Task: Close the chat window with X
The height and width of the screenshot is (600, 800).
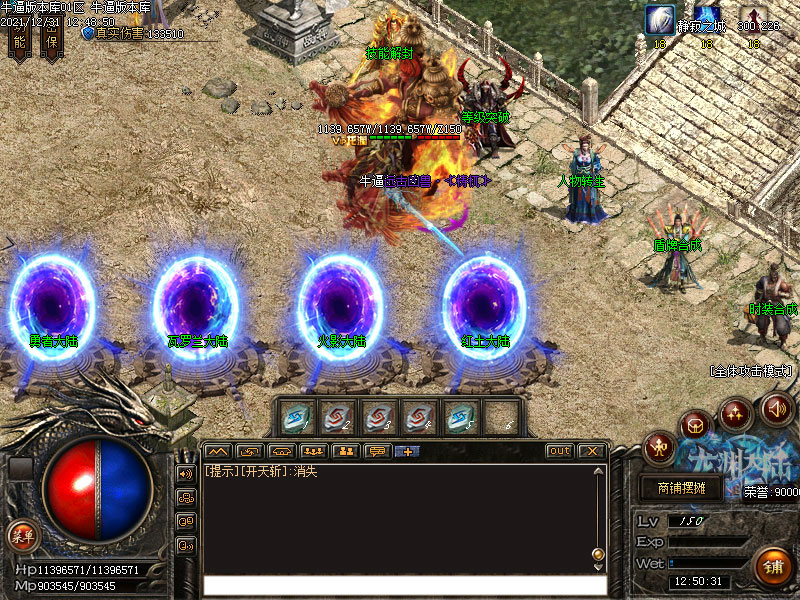Action: click(590, 451)
